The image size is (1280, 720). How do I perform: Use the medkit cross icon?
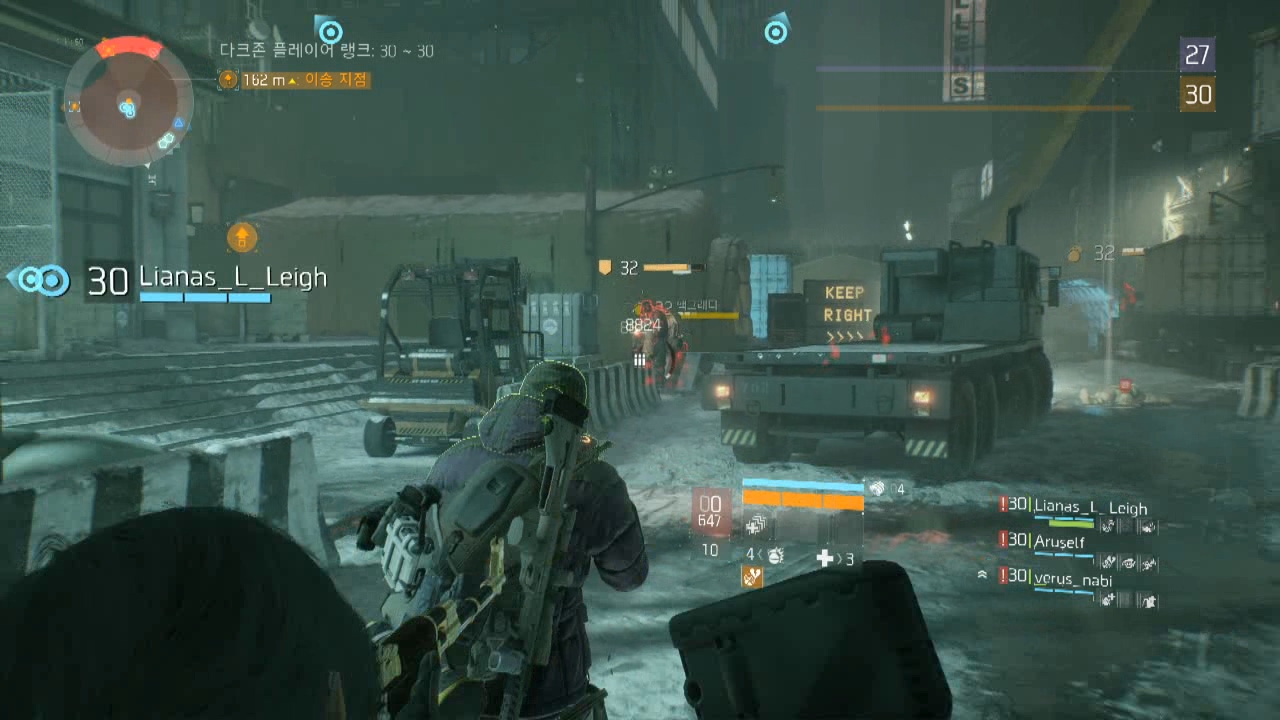[x=826, y=557]
